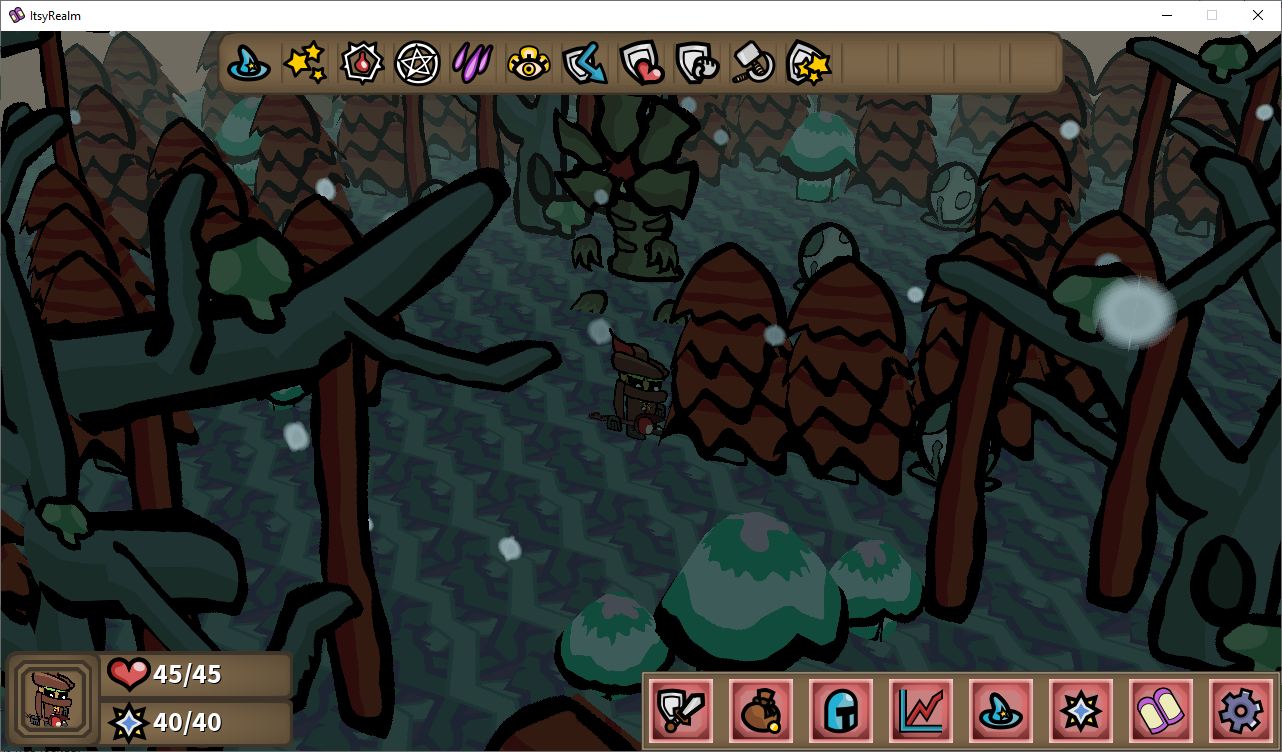
Task: Activate the blue wizard hat ability
Action: tap(249, 63)
